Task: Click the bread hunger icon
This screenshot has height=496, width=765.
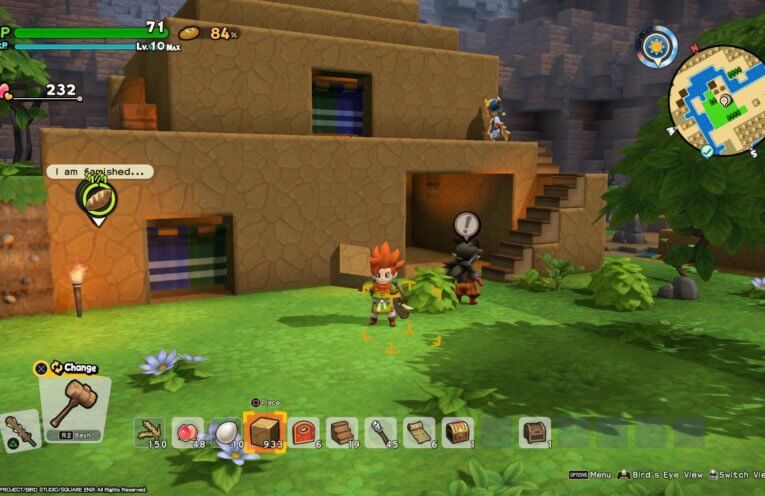Action: (188, 33)
